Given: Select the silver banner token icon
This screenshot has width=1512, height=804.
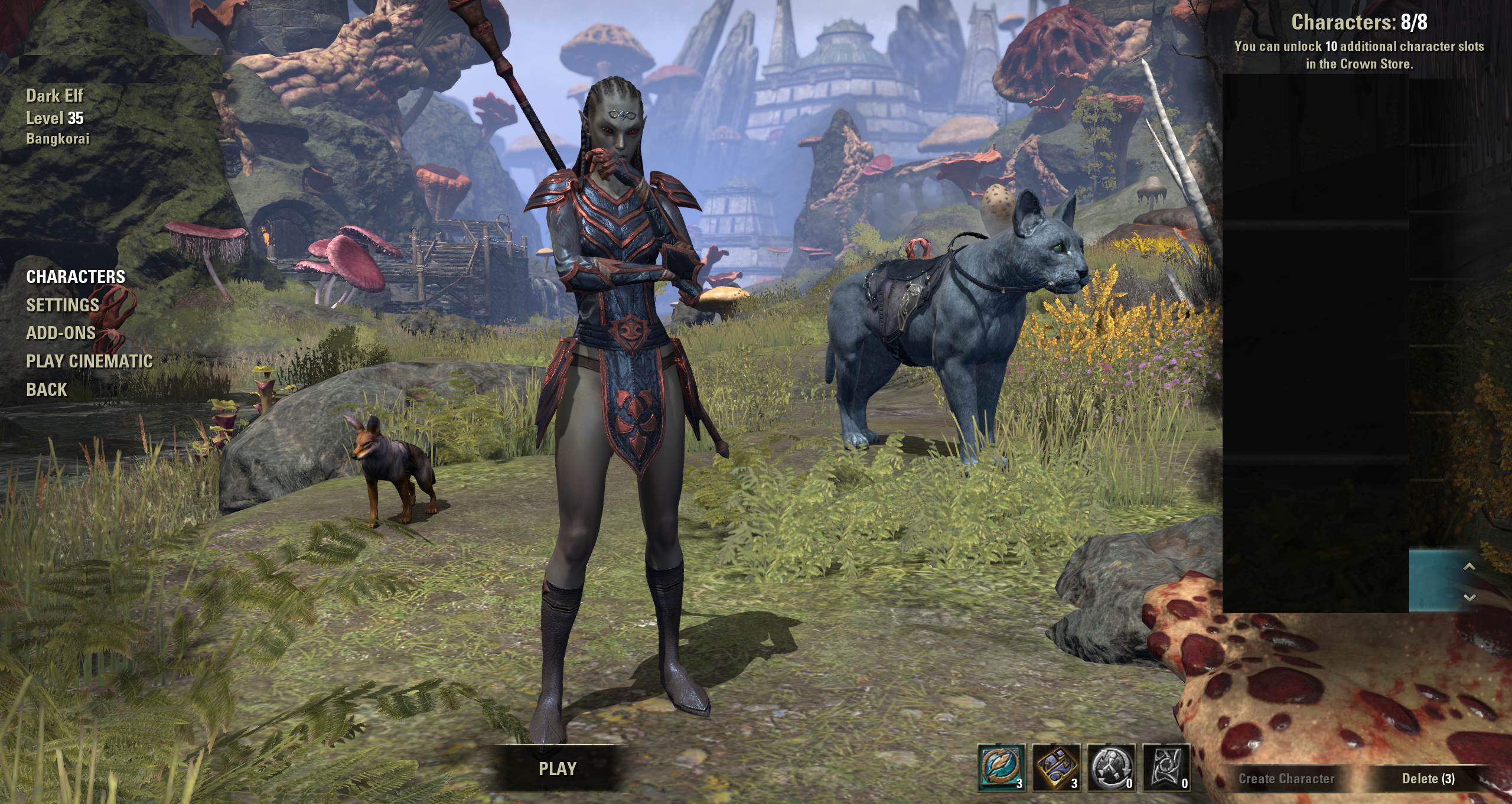Looking at the screenshot, I should point(1166,767).
